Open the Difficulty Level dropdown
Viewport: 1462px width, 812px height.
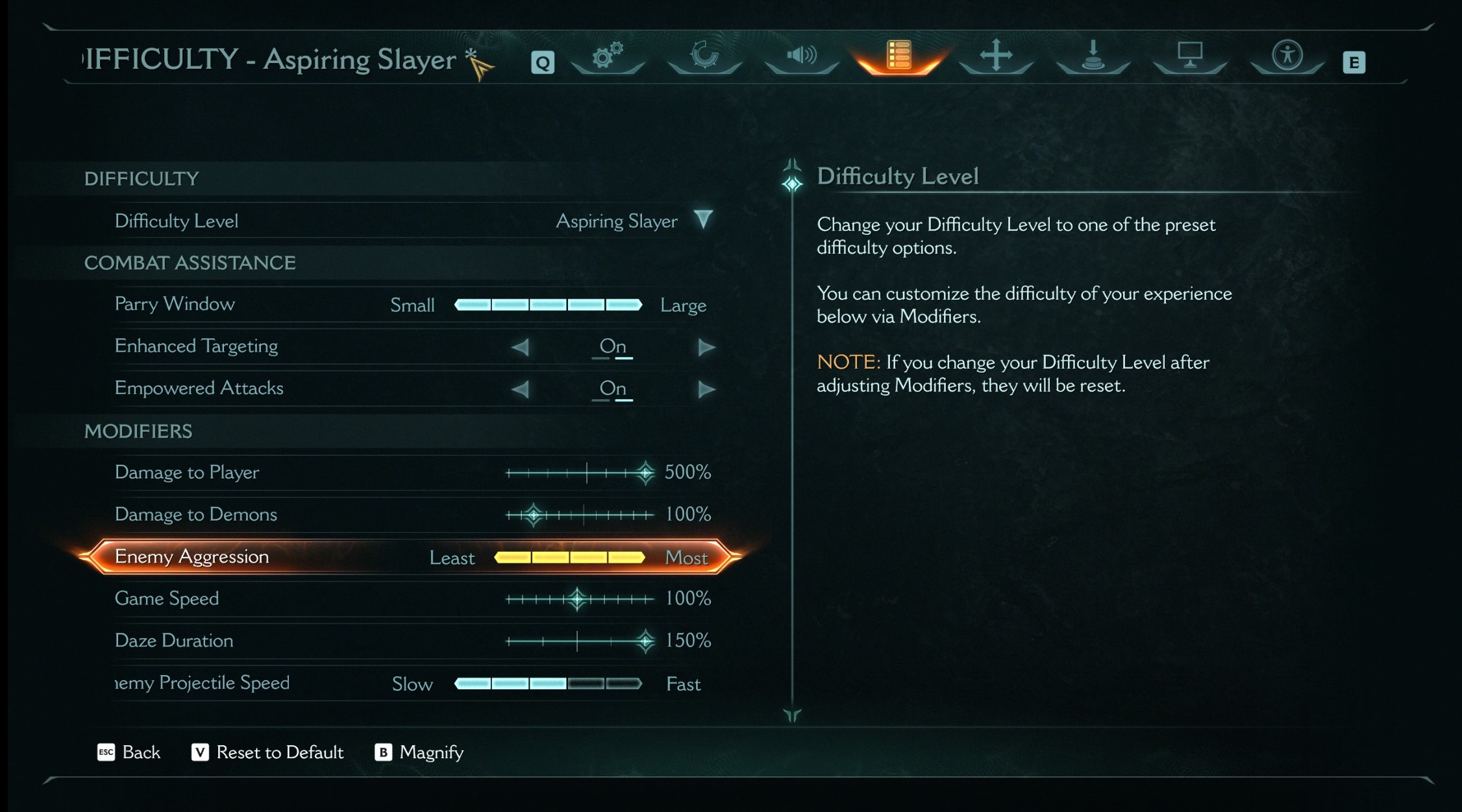[702, 220]
